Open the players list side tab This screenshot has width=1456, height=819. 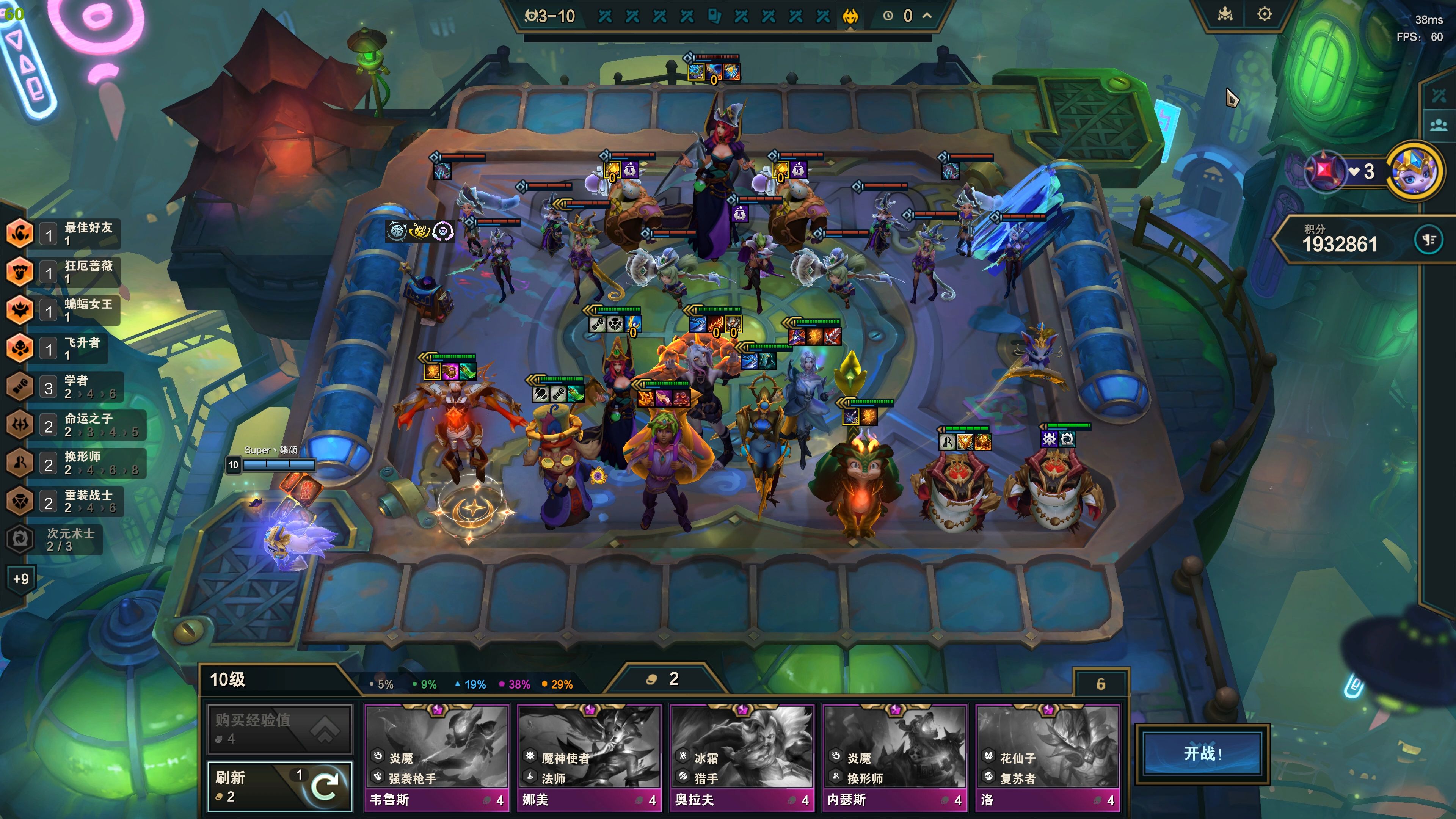[x=1439, y=125]
